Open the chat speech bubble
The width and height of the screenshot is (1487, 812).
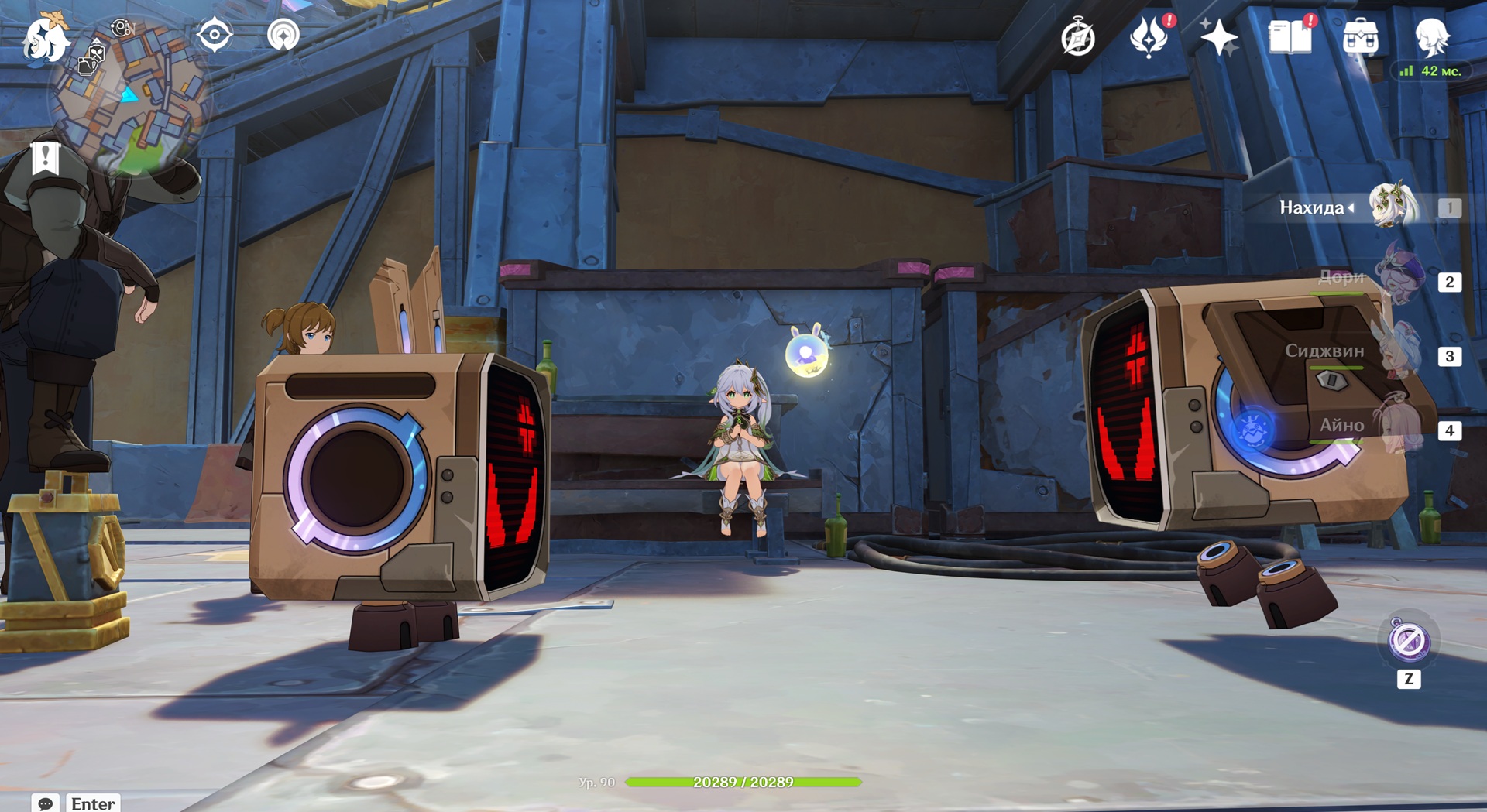[46, 803]
